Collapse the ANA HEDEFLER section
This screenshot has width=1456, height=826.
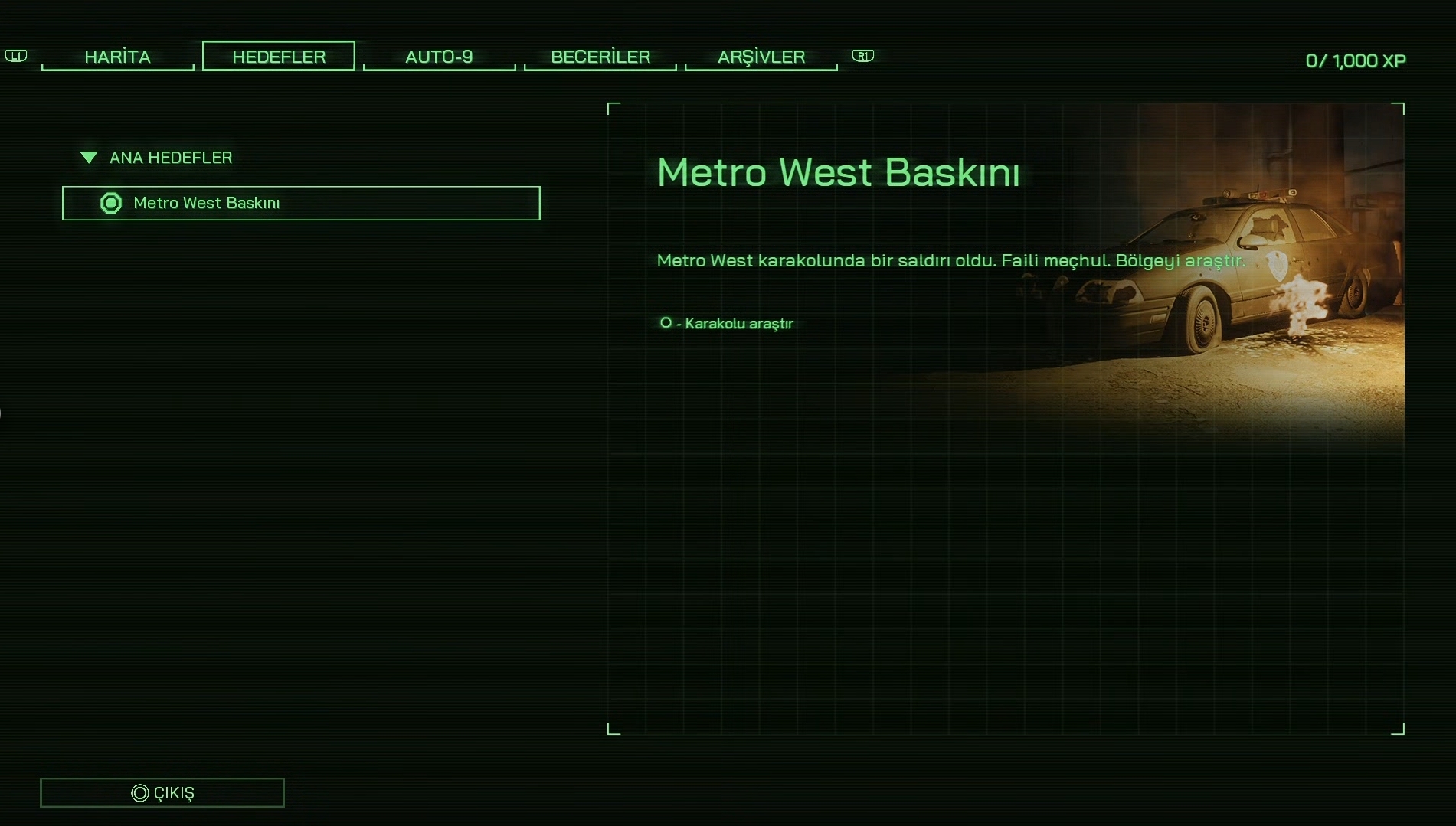[x=90, y=158]
